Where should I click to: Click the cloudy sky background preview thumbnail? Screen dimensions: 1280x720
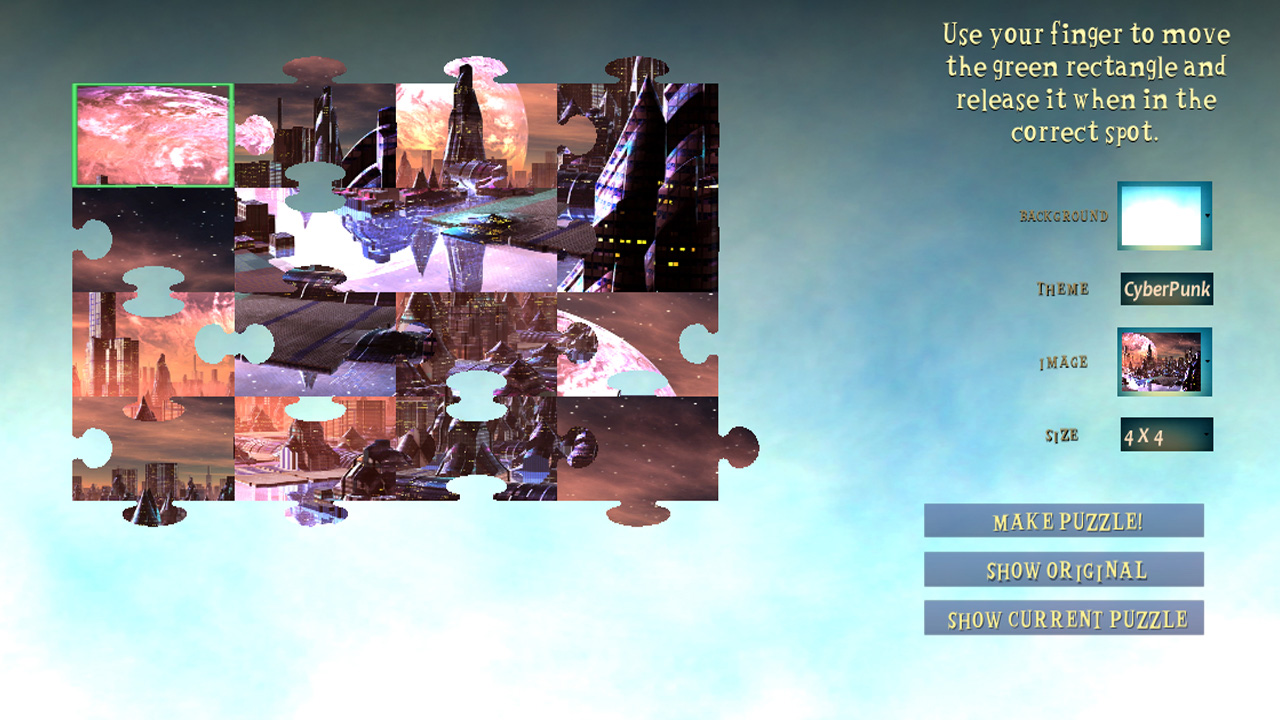pyautogui.click(x=1163, y=215)
